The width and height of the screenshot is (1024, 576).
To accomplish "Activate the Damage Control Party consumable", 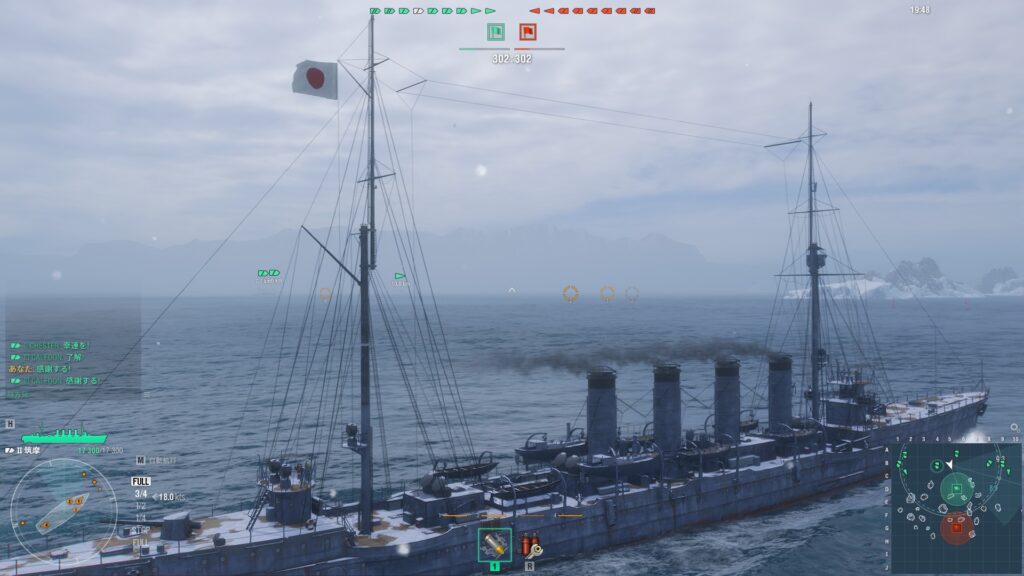I will pyautogui.click(x=530, y=545).
